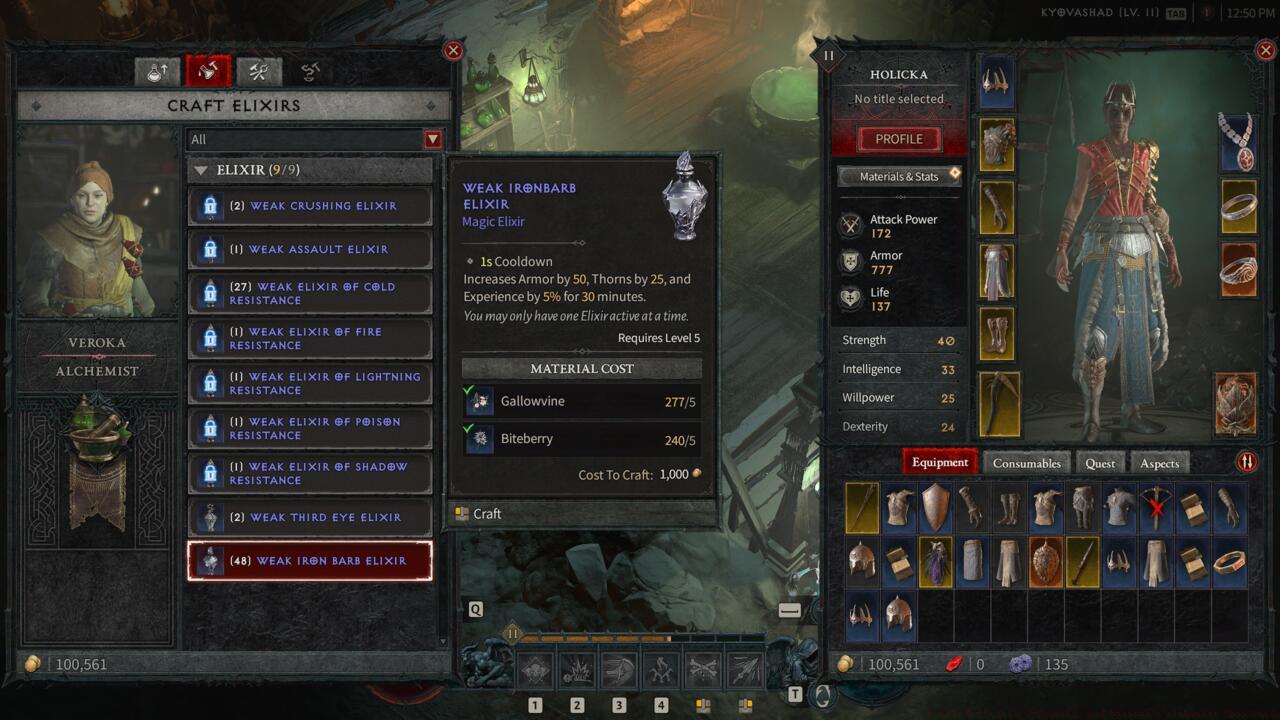Select the skill icon in action slot 1
This screenshot has width=1280, height=720.
pyautogui.click(x=534, y=668)
